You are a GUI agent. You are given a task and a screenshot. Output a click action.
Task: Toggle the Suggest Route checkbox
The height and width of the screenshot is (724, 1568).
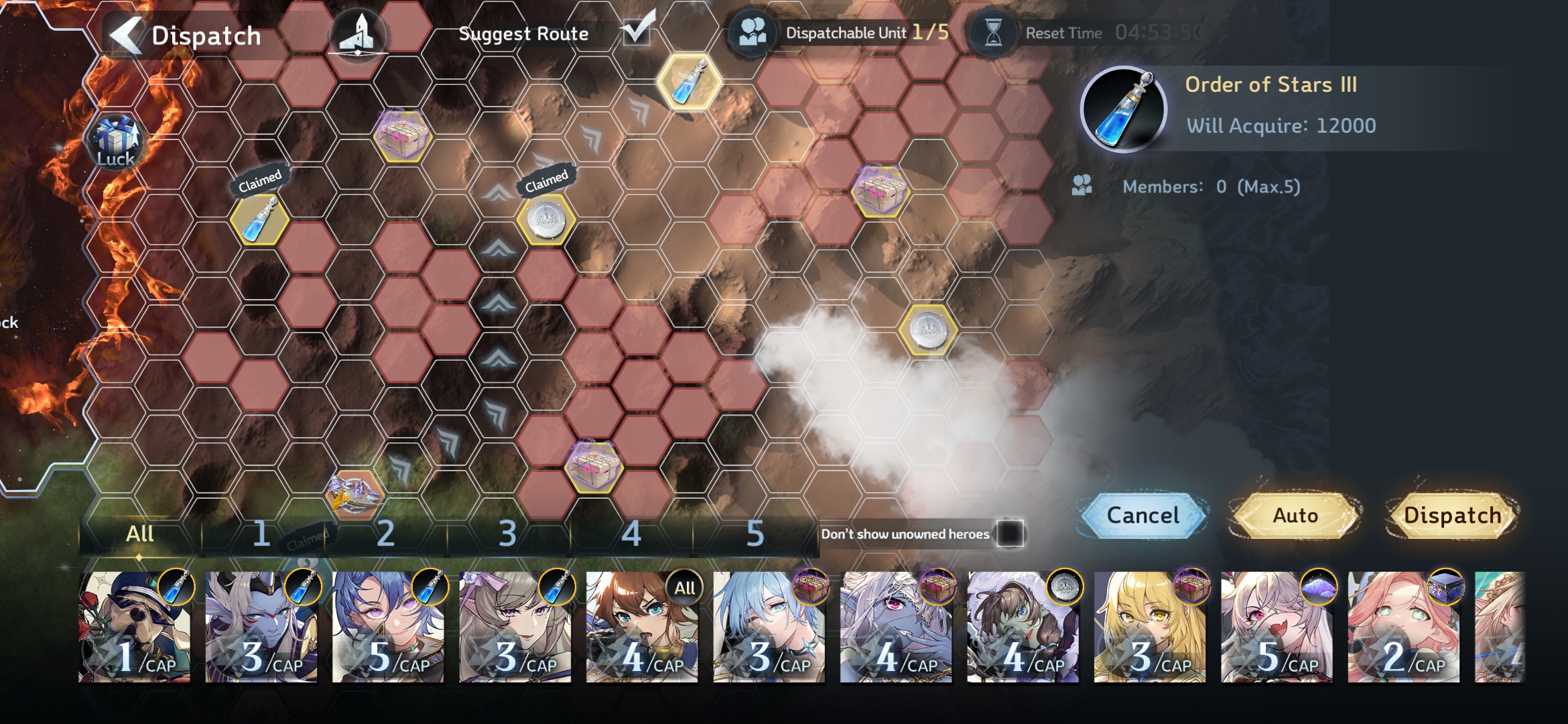tap(637, 29)
